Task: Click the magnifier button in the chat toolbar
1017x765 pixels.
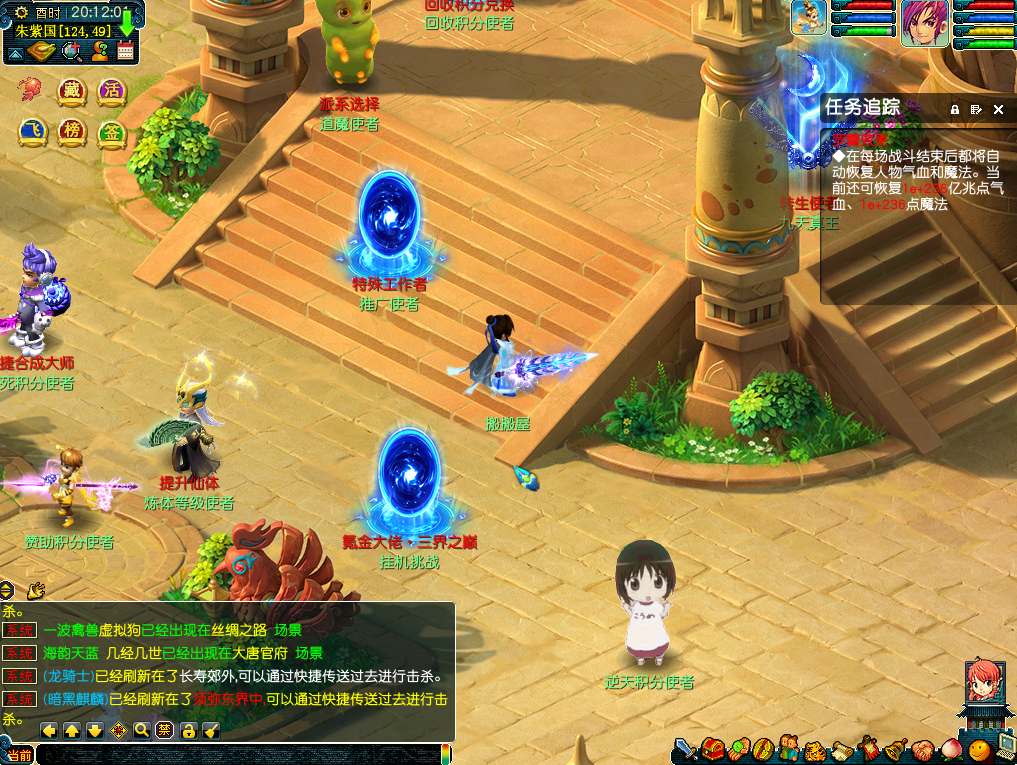Action: (141, 730)
